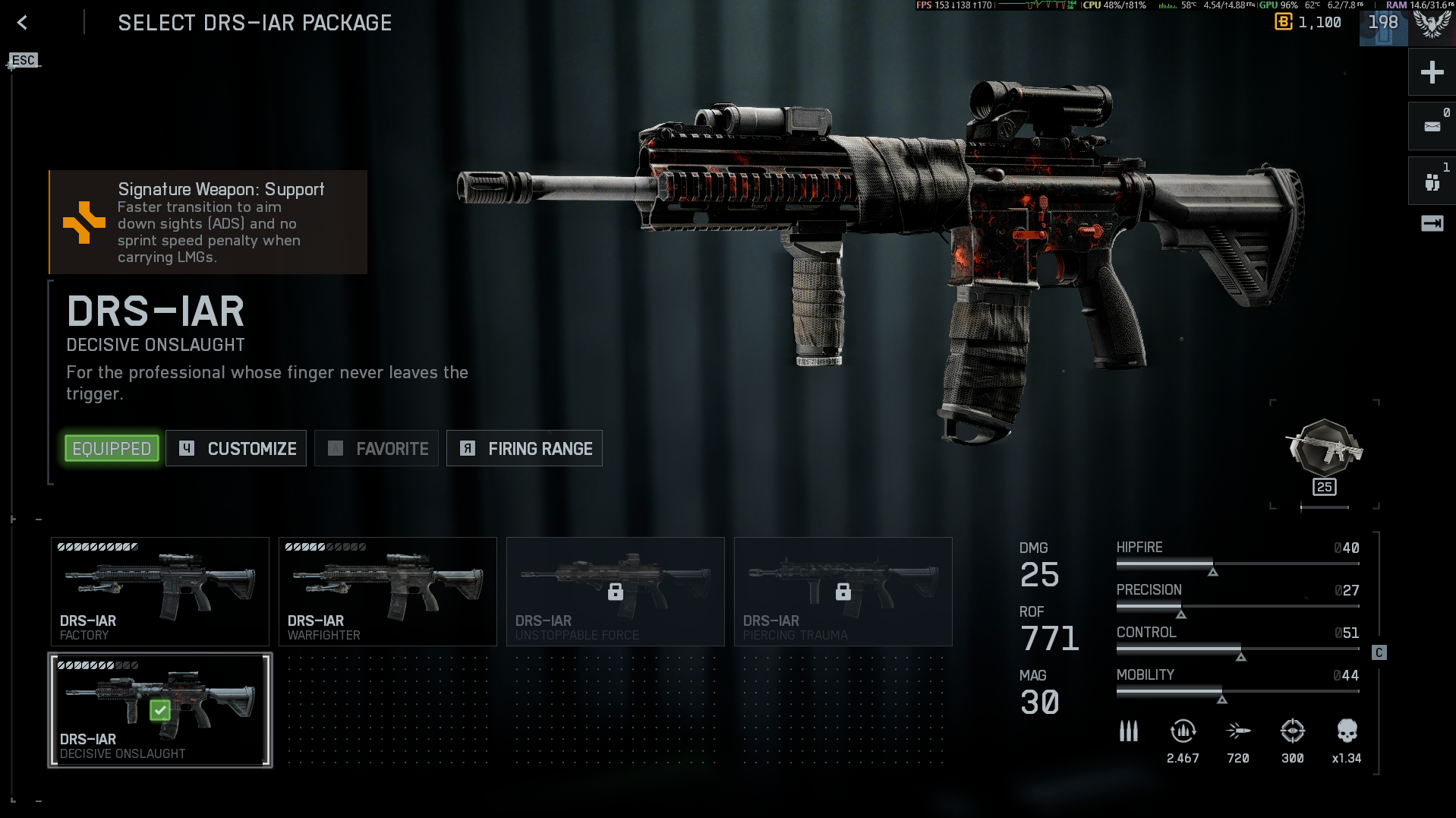Open the player rank emblem profile

tap(1432, 24)
